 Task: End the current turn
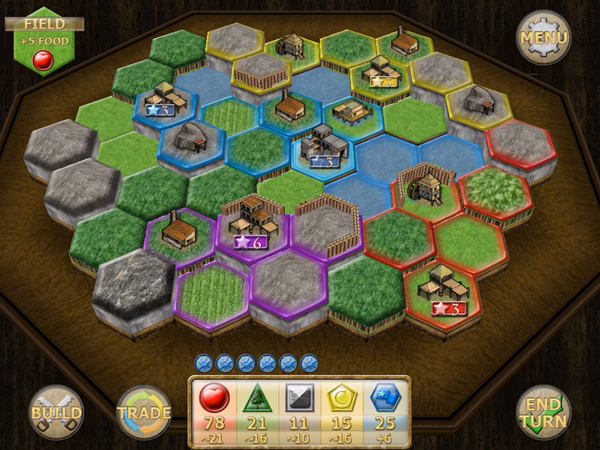(x=544, y=411)
